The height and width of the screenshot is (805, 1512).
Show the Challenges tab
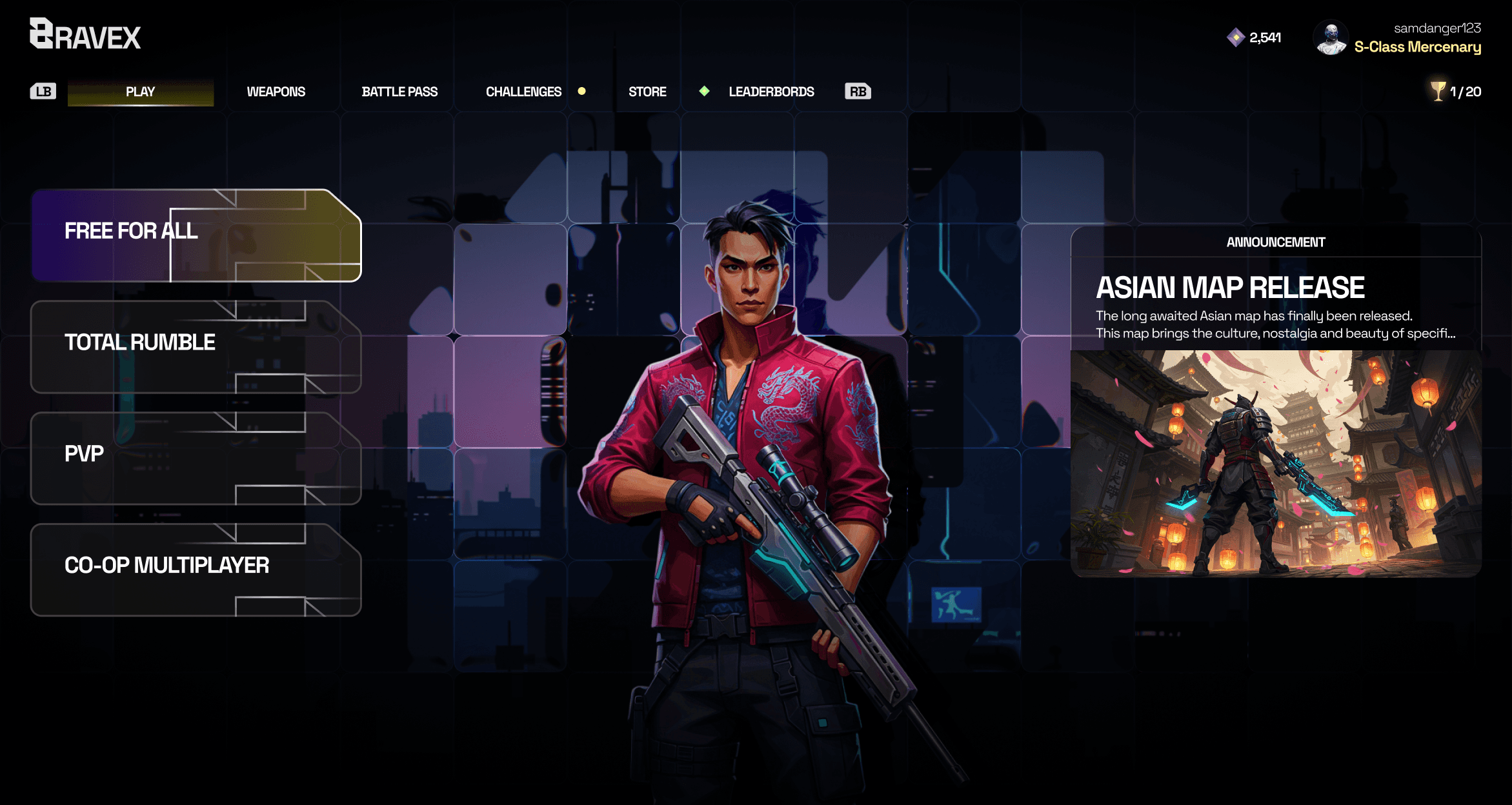(523, 92)
